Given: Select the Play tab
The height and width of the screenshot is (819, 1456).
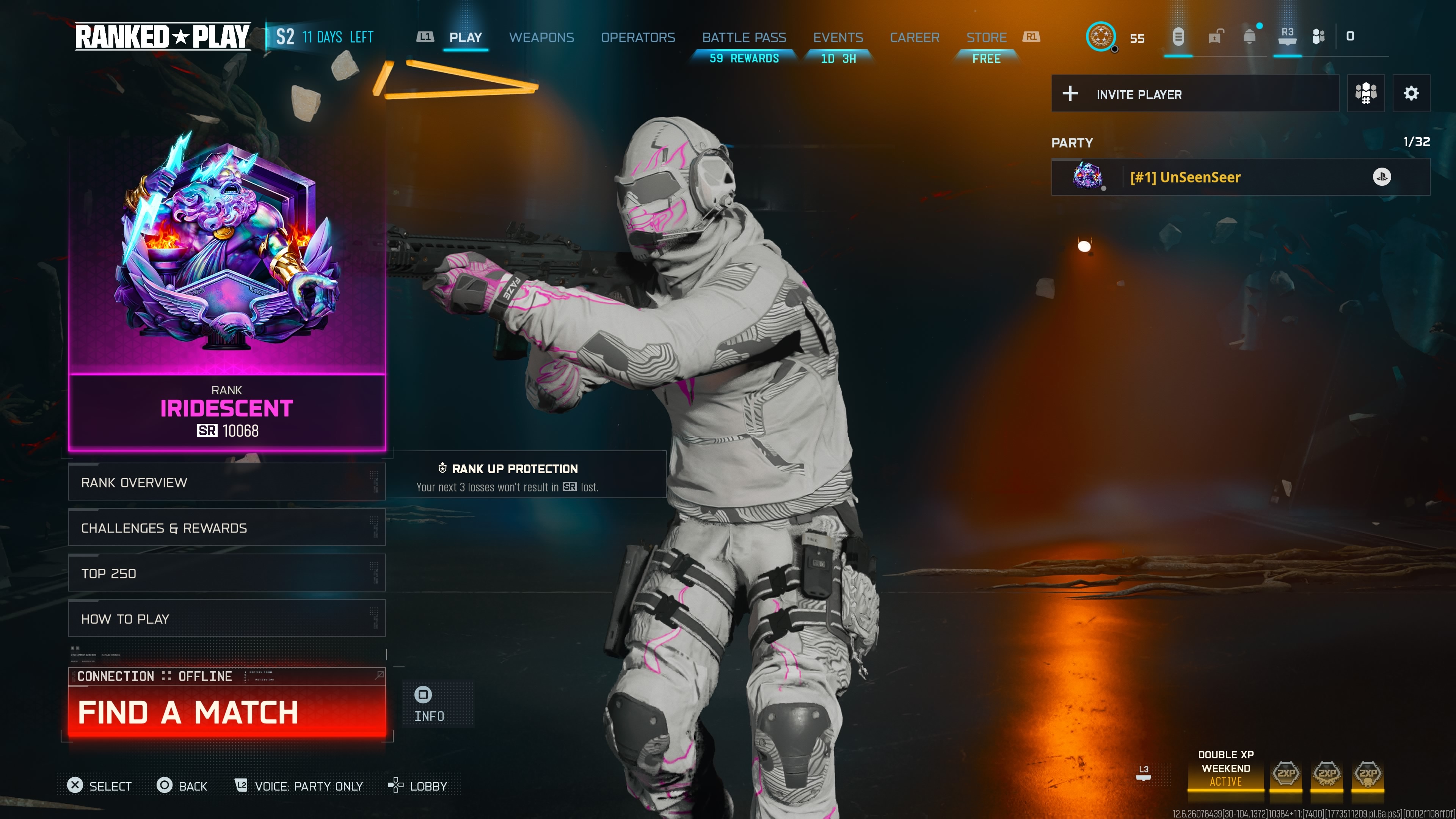Looking at the screenshot, I should (465, 37).
